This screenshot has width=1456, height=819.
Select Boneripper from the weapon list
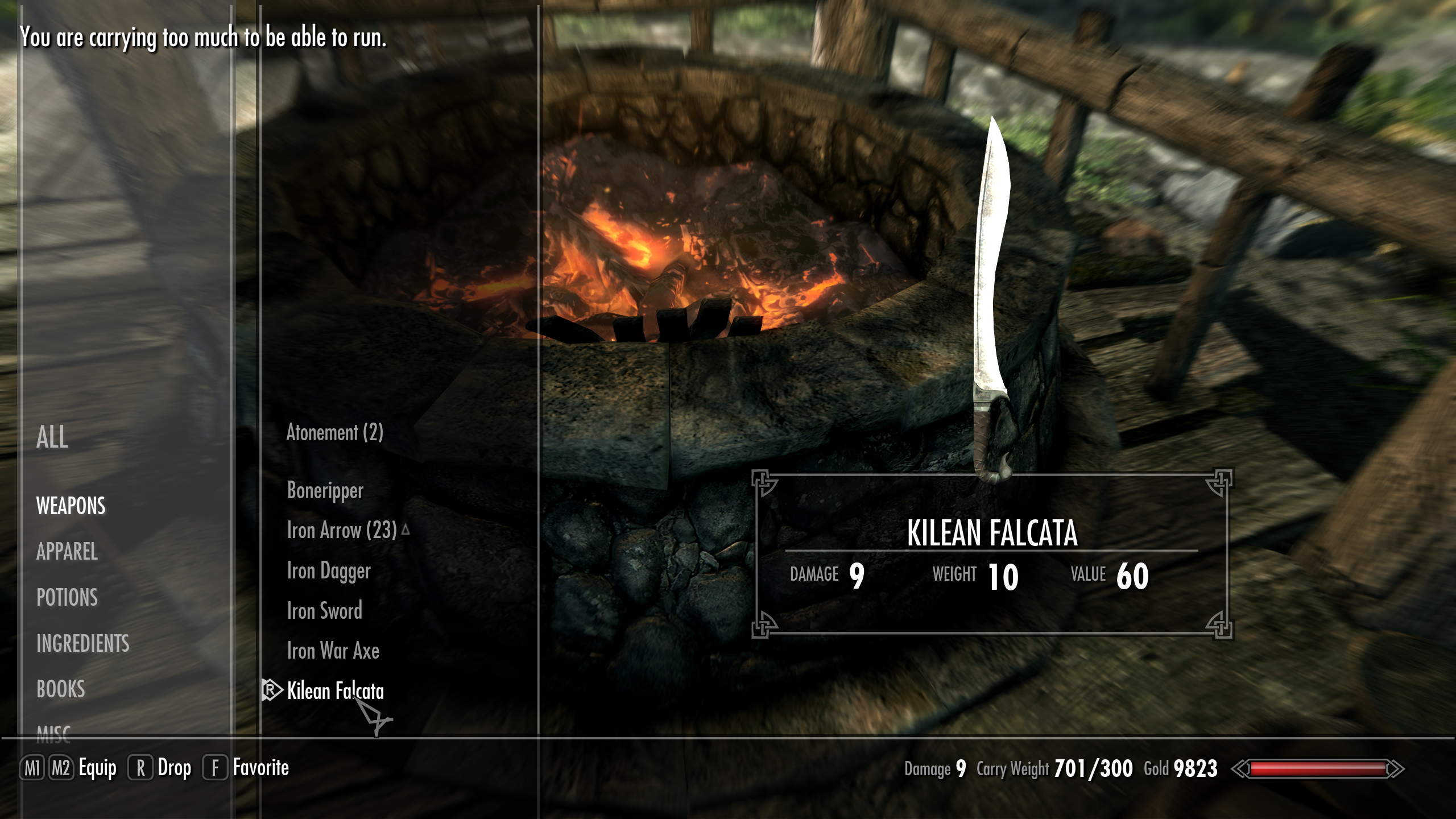pyautogui.click(x=324, y=491)
